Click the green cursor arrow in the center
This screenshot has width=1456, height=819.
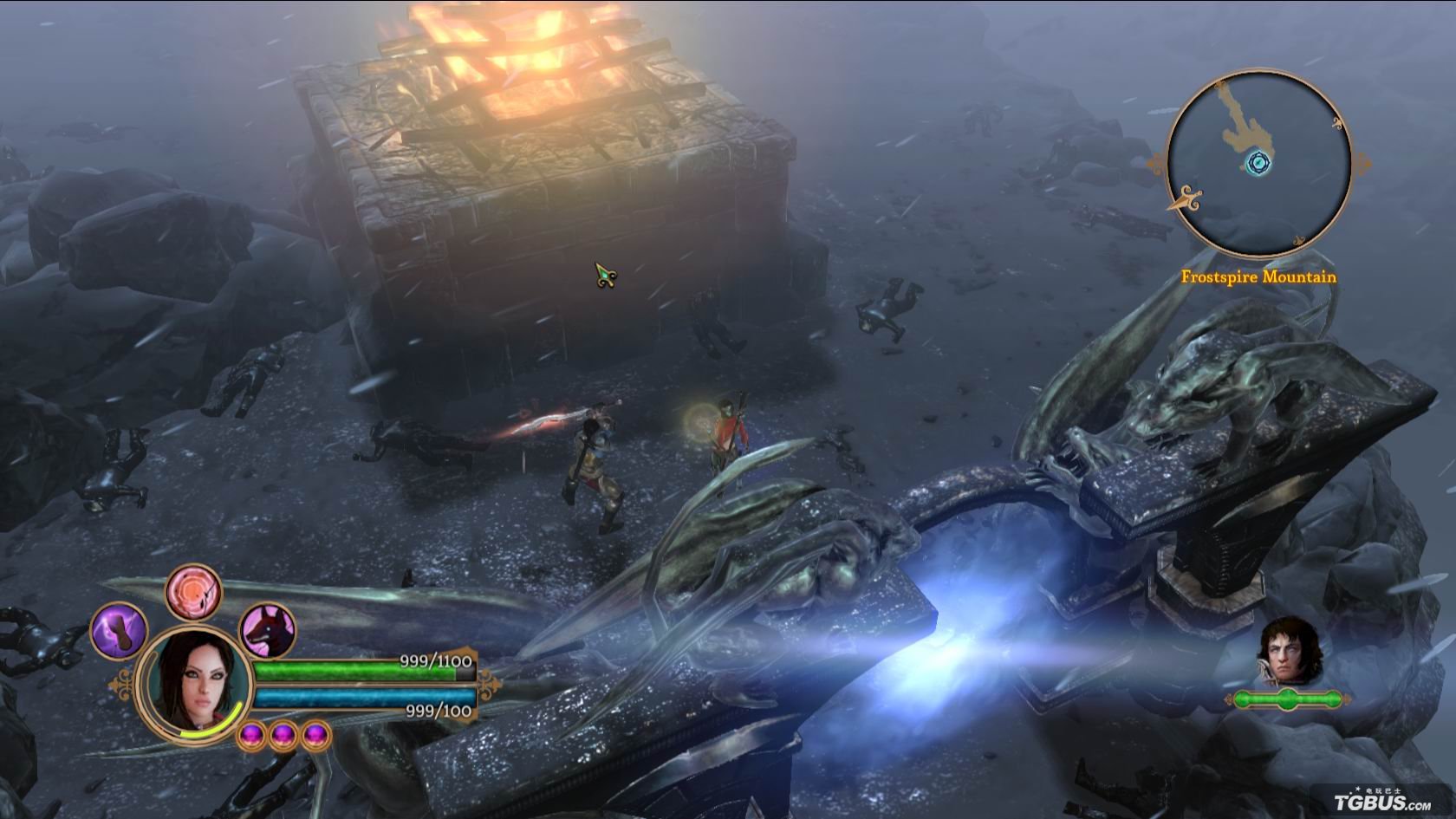tap(603, 275)
